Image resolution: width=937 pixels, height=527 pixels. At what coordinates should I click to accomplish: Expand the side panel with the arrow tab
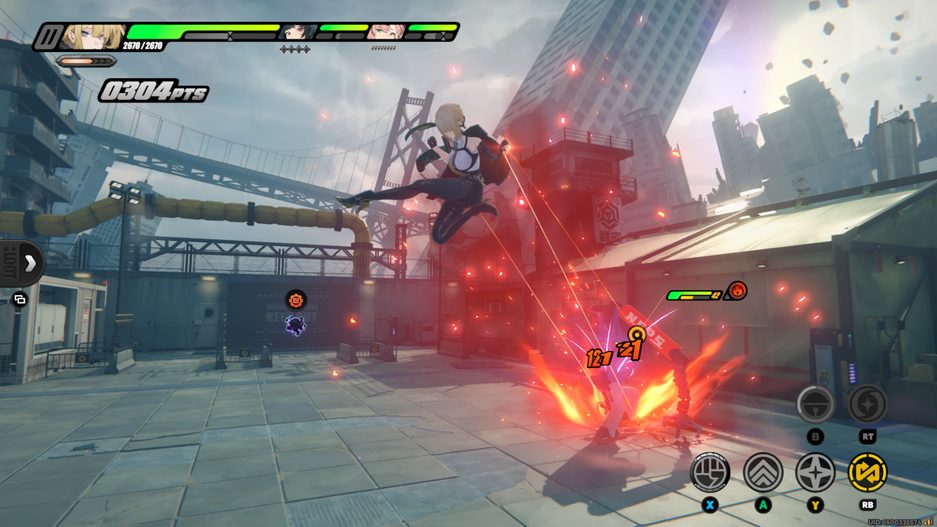pyautogui.click(x=29, y=264)
